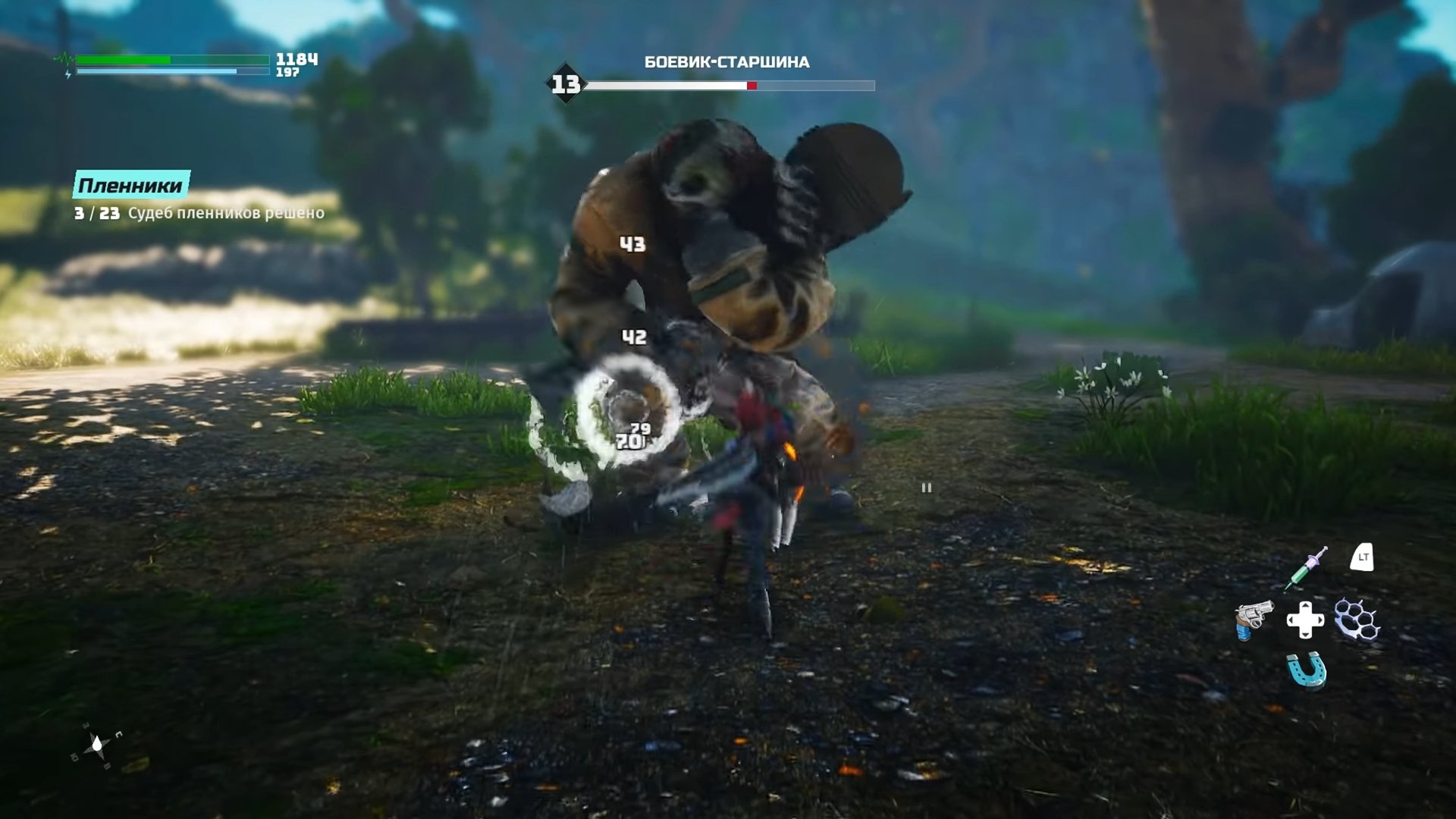Open the Пленники quest tracker
Screen dimensions: 1456x819
pyautogui.click(x=131, y=185)
